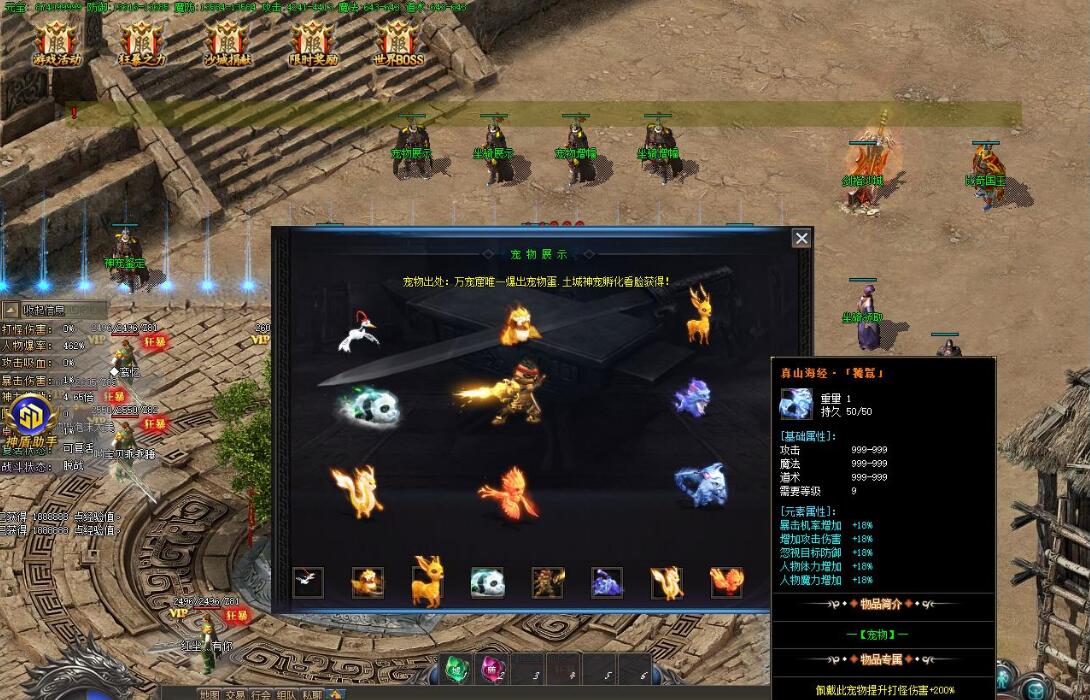Screen dimensions: 1090x700
Task: Select the purple beast pet thumbnail
Action: coord(607,582)
